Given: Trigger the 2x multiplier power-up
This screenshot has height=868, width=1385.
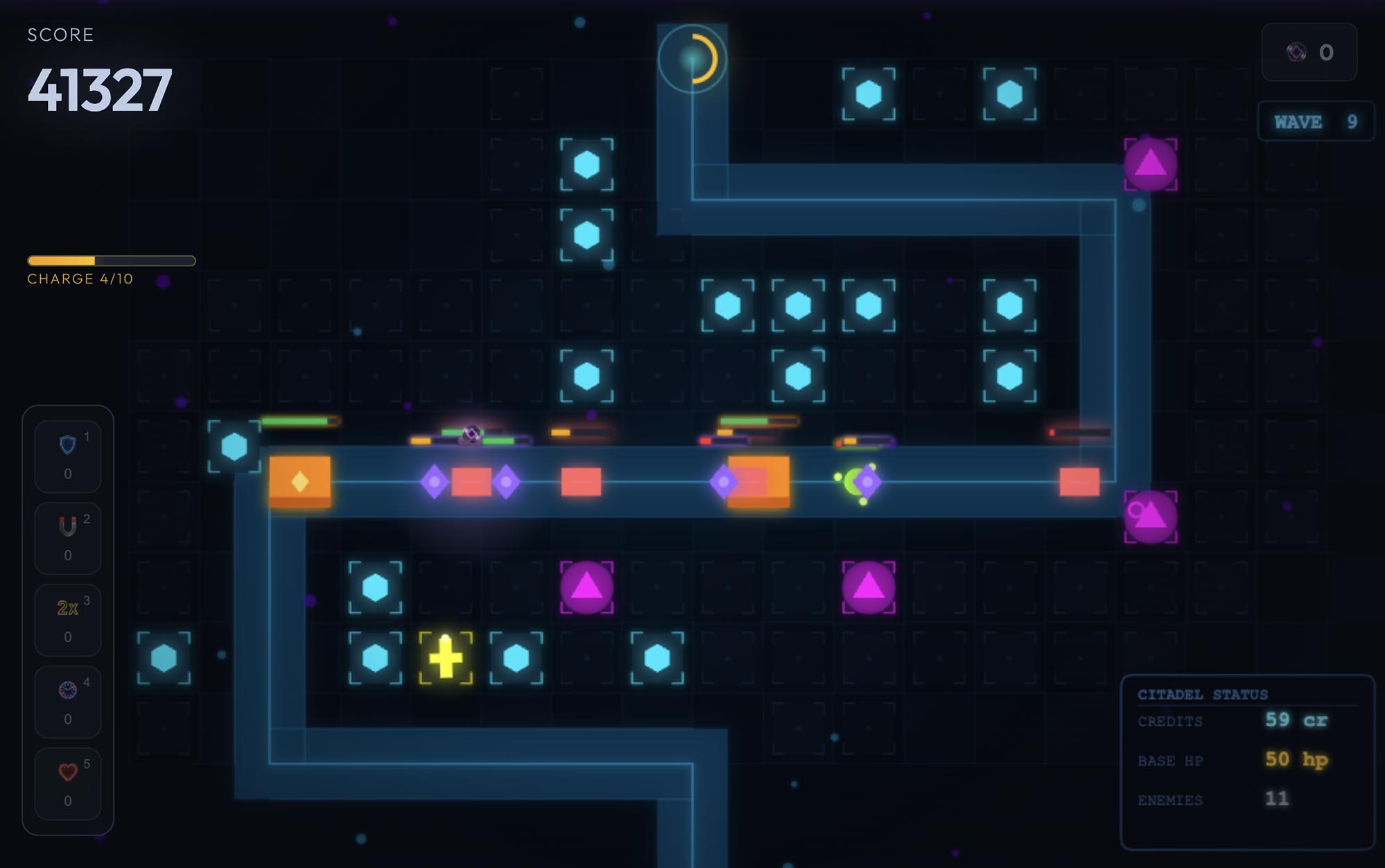Looking at the screenshot, I should (x=68, y=620).
